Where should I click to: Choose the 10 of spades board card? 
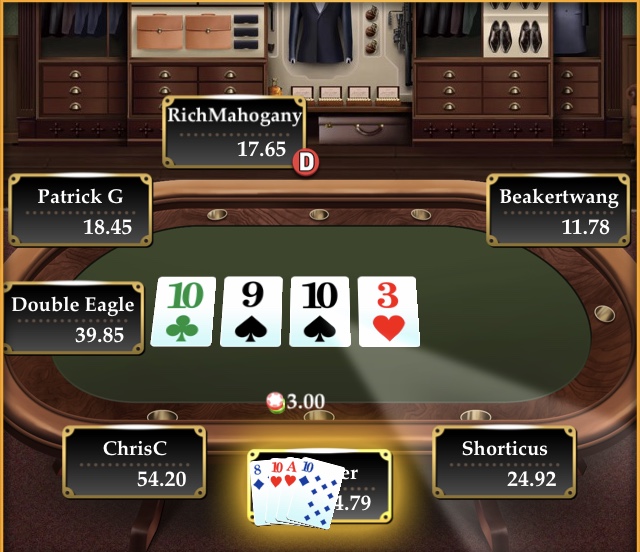pyautogui.click(x=321, y=312)
